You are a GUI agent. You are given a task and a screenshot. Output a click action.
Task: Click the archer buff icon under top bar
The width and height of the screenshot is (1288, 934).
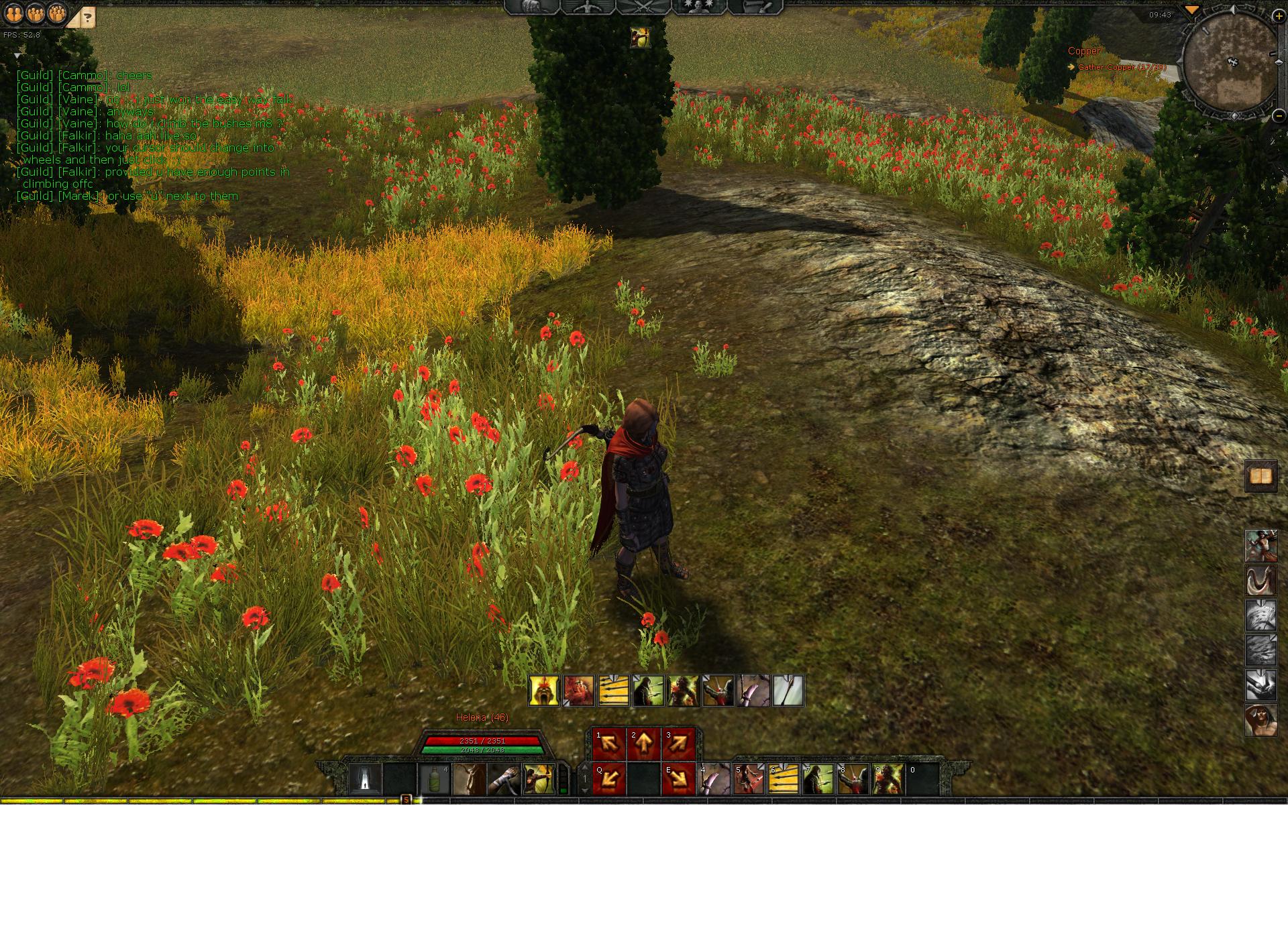pyautogui.click(x=640, y=38)
